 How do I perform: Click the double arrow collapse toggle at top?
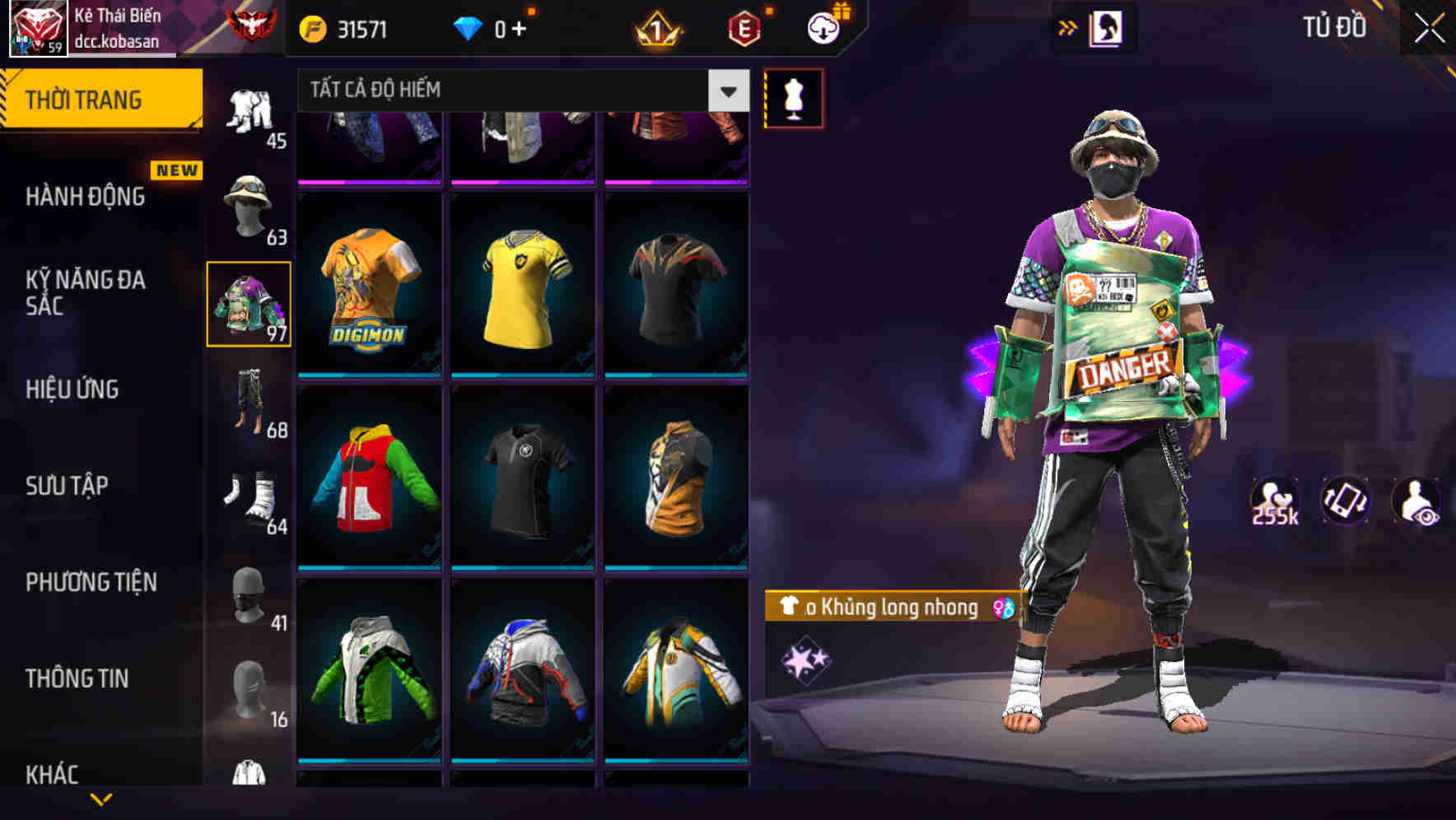tap(1068, 27)
